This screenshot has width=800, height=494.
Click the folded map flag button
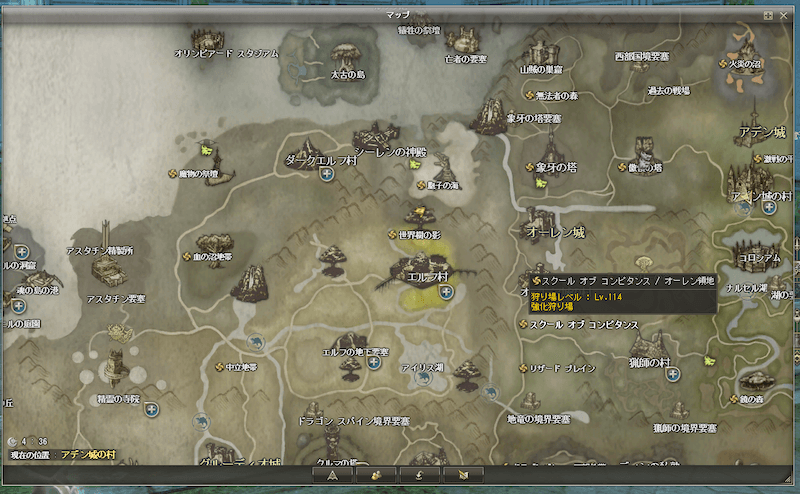pos(468,474)
